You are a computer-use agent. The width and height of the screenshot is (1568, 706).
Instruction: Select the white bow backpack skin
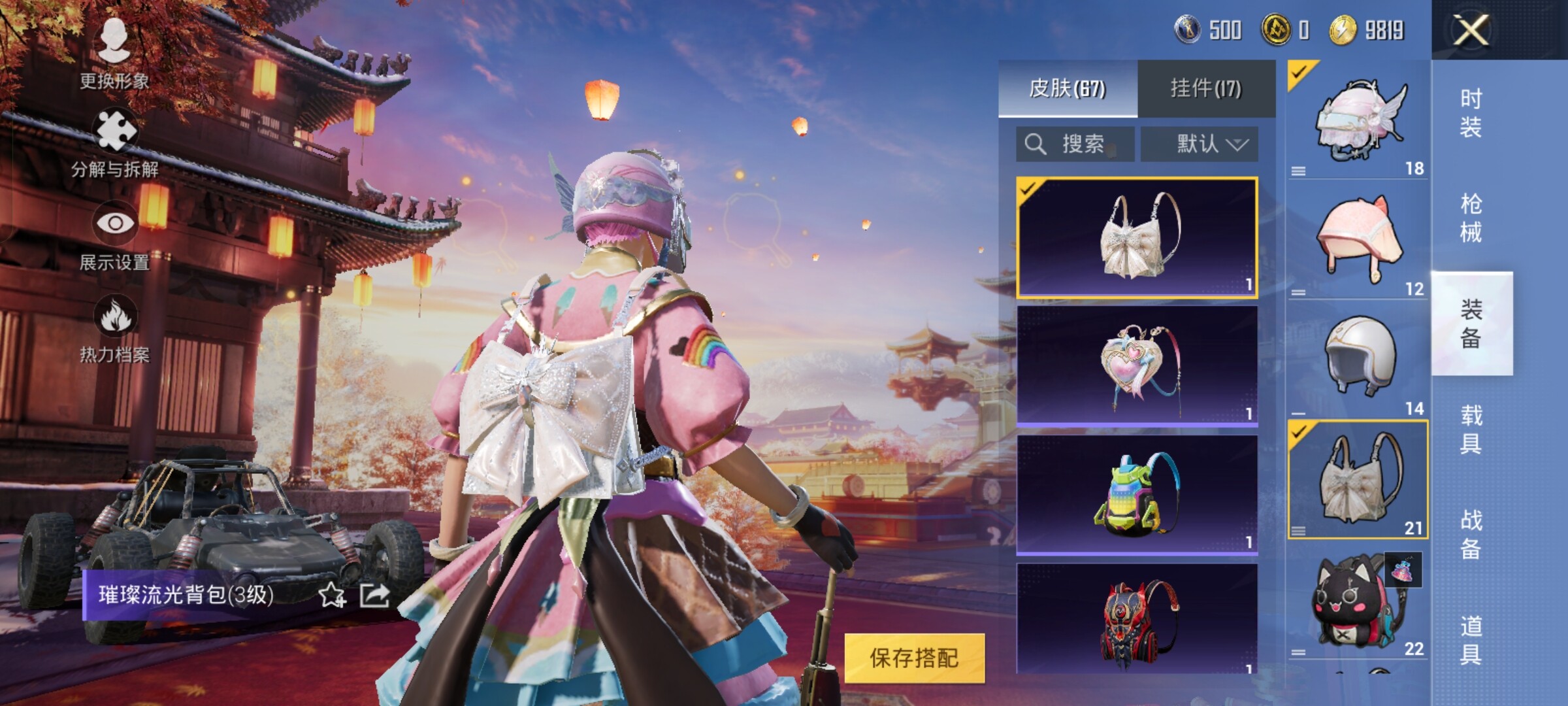point(1137,237)
